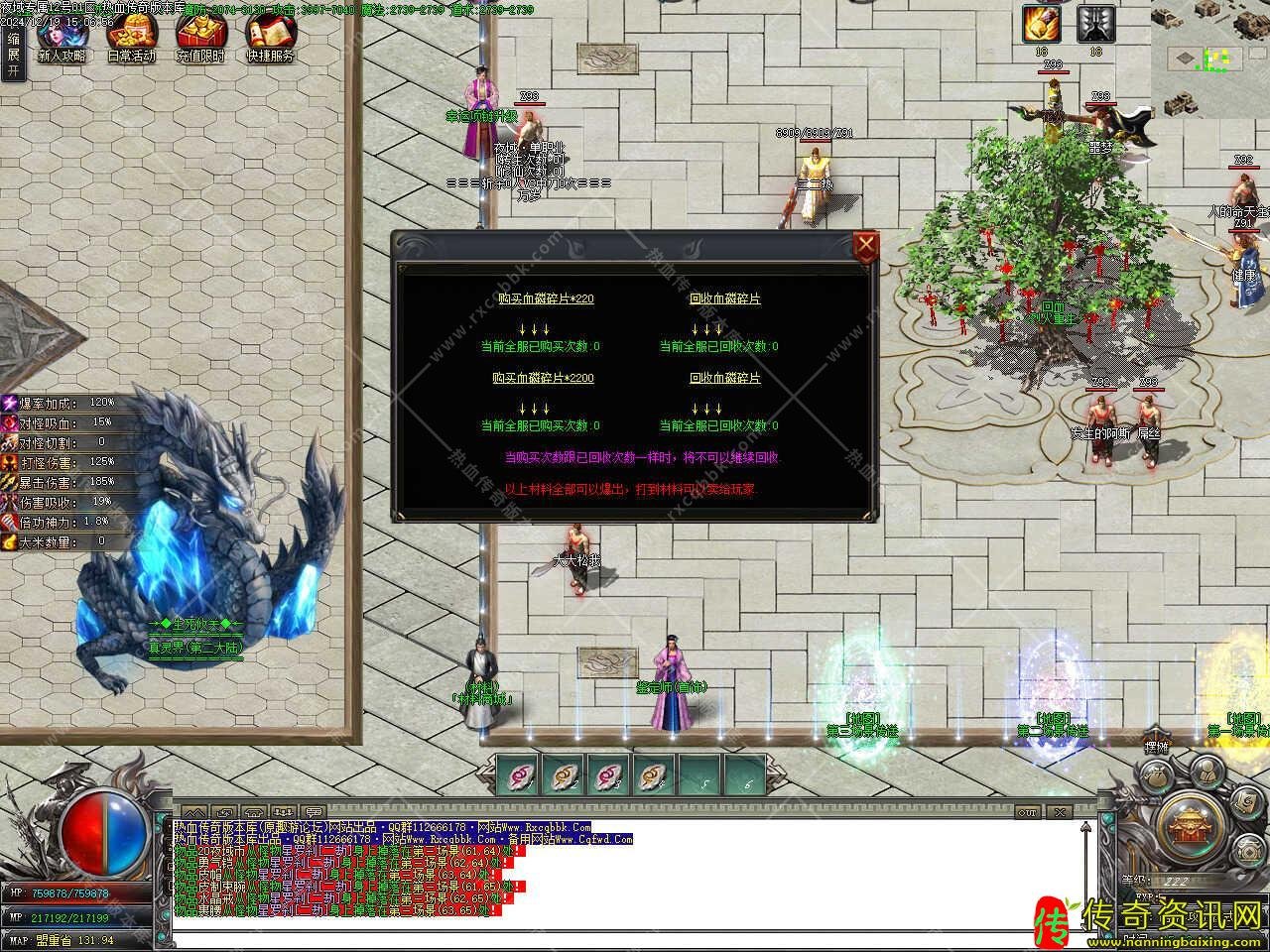Buy 血磁碎片*2200 link
The width and height of the screenshot is (1270, 952).
[543, 378]
